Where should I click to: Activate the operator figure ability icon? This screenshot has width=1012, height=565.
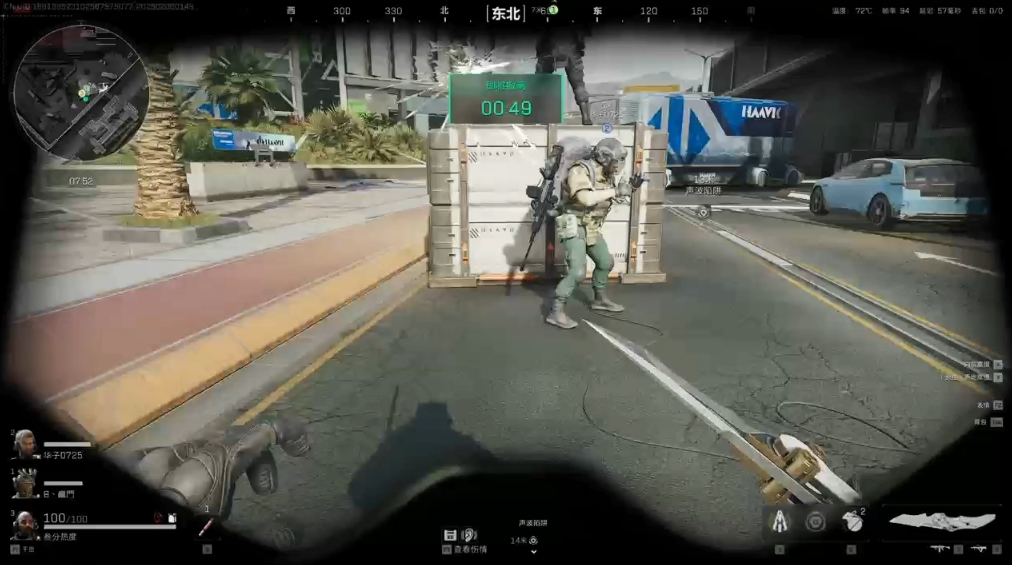pos(778,521)
